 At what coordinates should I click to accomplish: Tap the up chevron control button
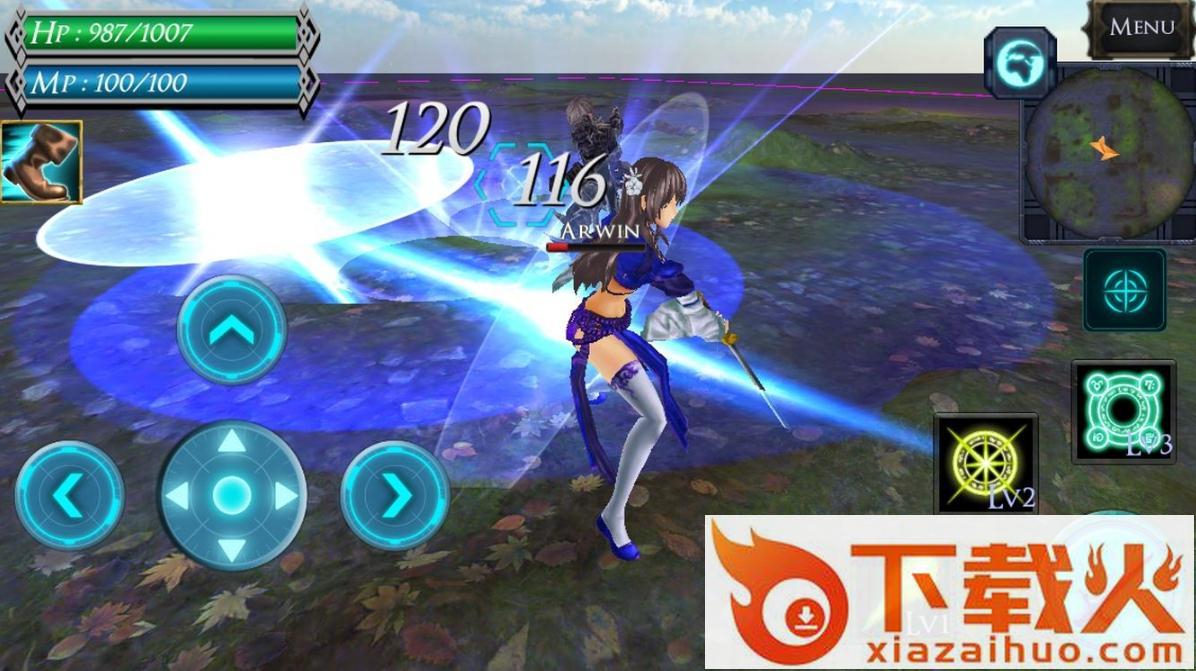[x=232, y=330]
